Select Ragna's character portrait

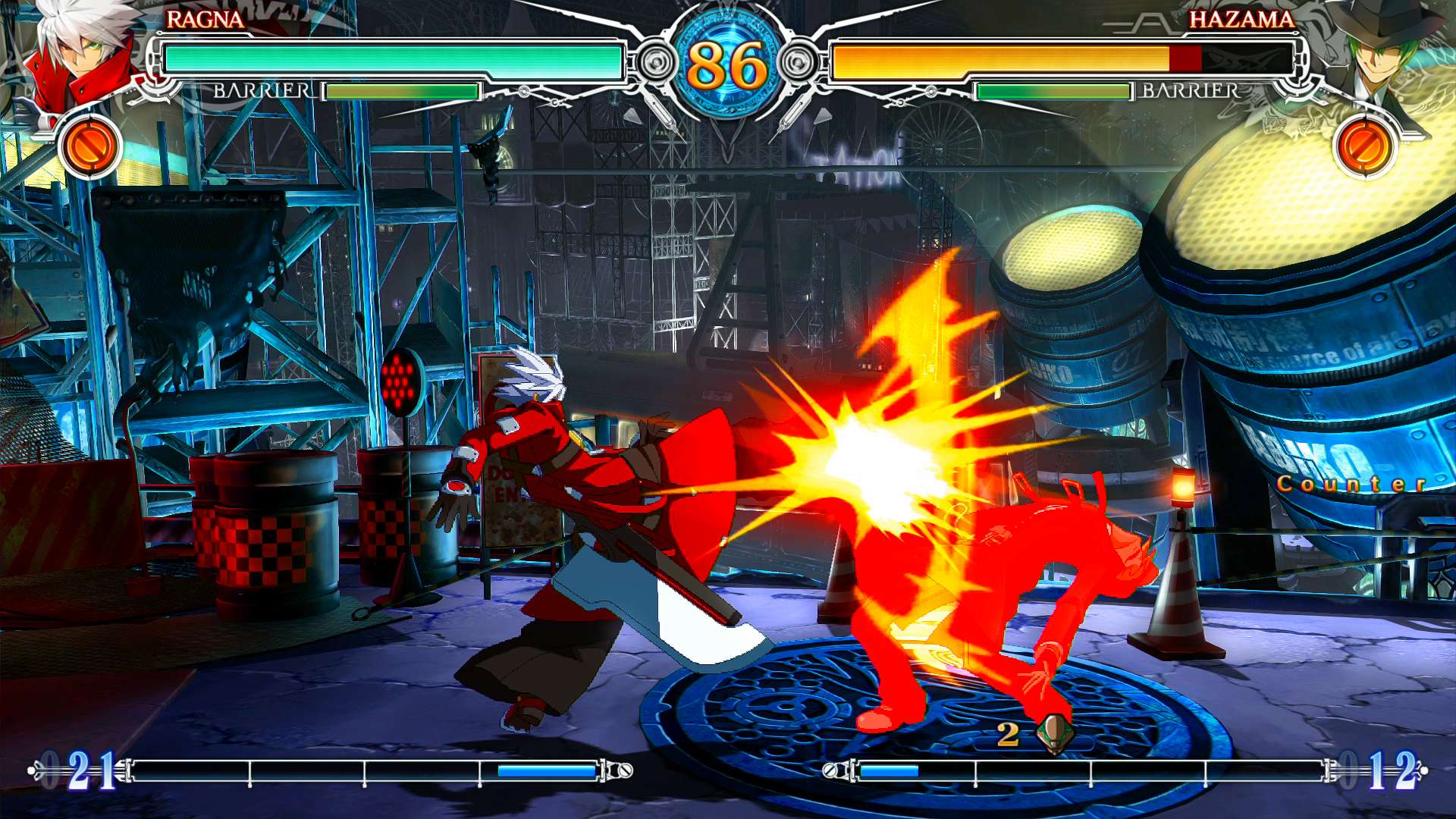click(76, 57)
